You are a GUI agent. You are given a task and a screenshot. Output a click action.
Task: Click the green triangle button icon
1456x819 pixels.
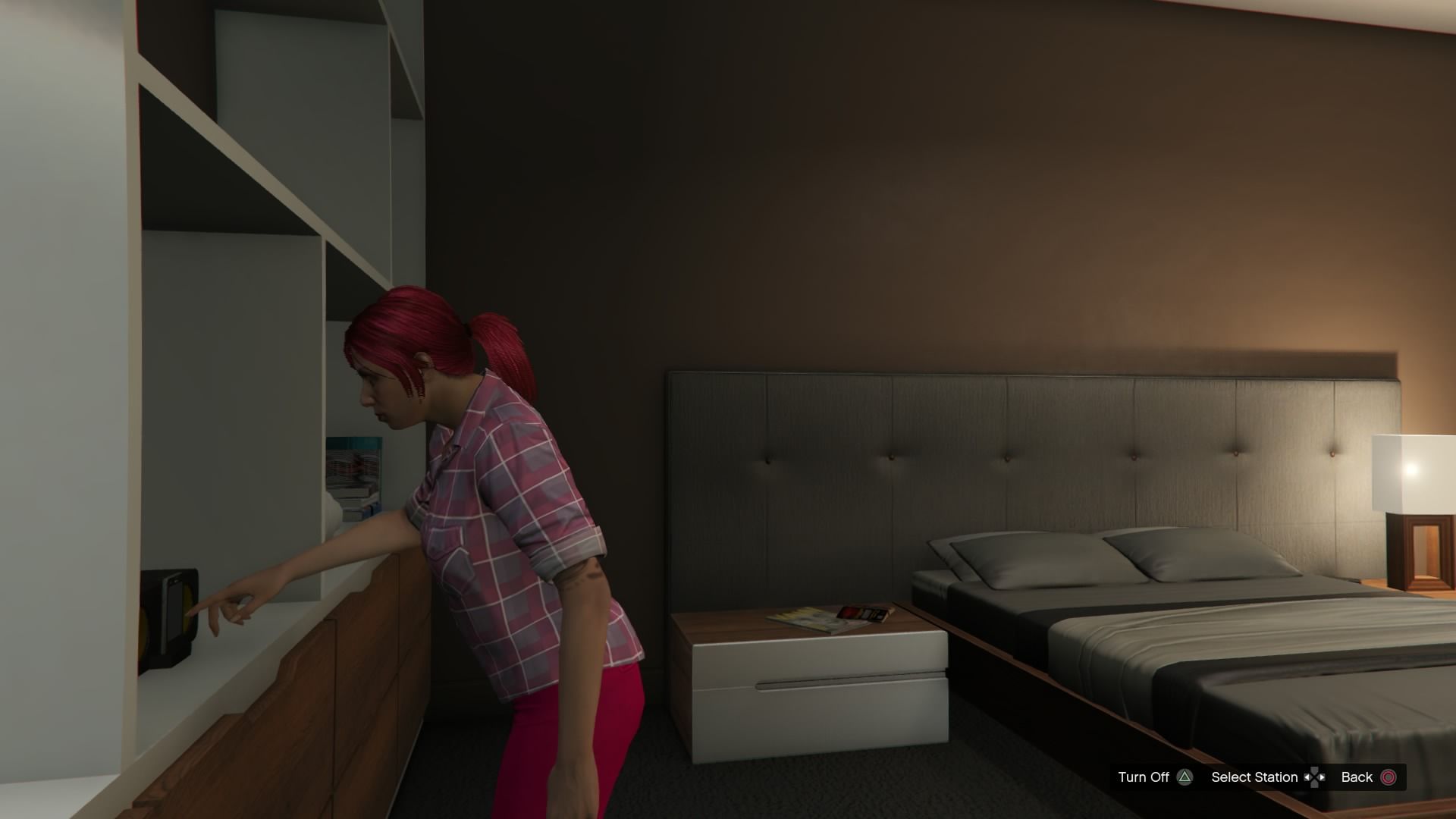1185,777
